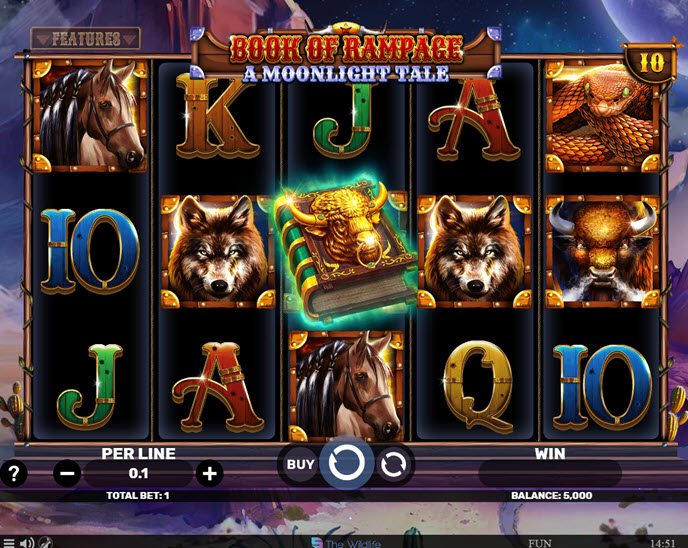Viewport: 688px width, 548px height.
Task: Show the help info screen
Action: click(x=14, y=473)
